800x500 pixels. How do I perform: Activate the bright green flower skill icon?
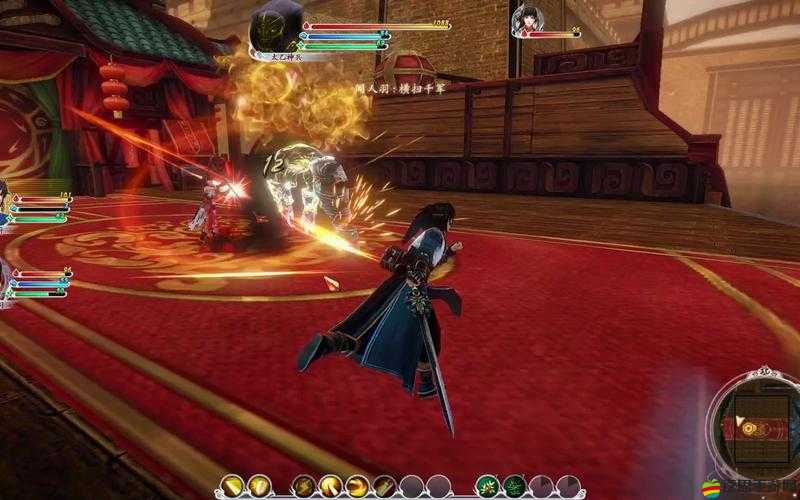[487, 486]
